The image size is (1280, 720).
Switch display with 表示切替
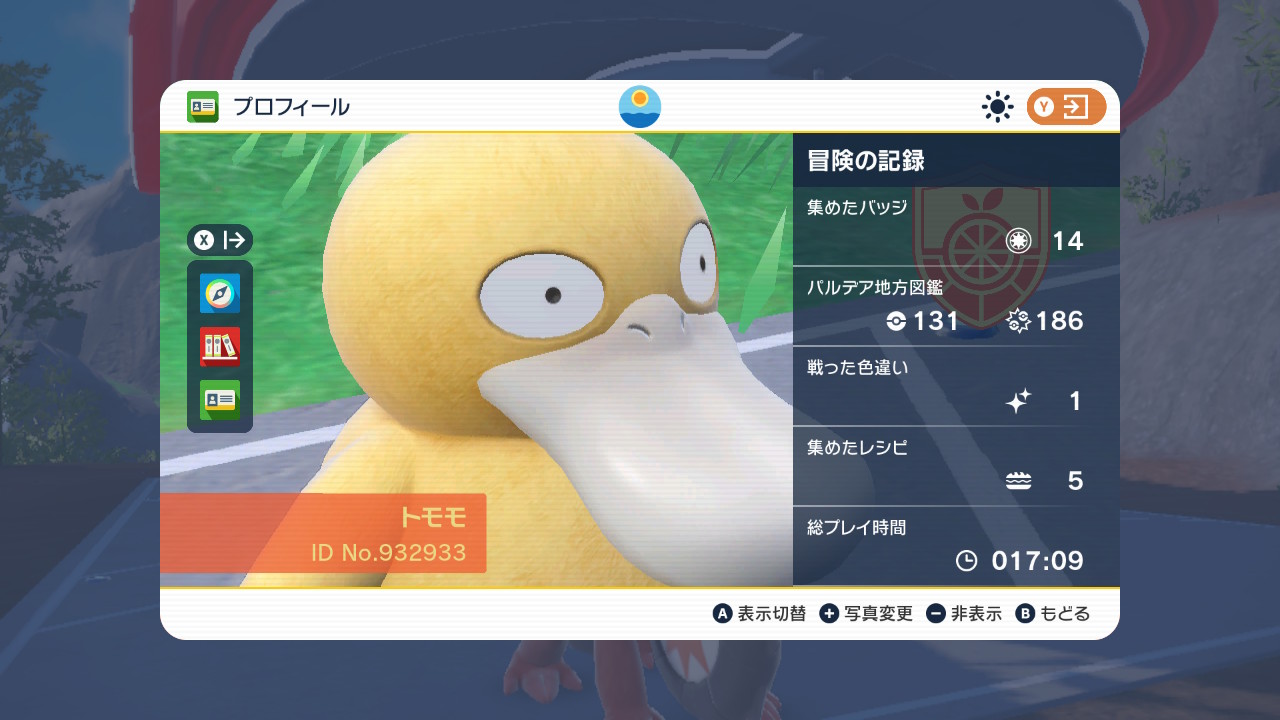tap(759, 614)
